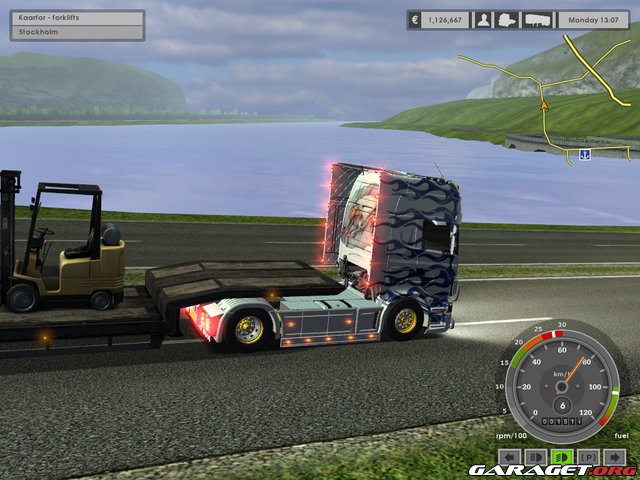This screenshot has width=640, height=480.
Task: Open the driver profile icon
Action: pyautogui.click(x=483, y=19)
